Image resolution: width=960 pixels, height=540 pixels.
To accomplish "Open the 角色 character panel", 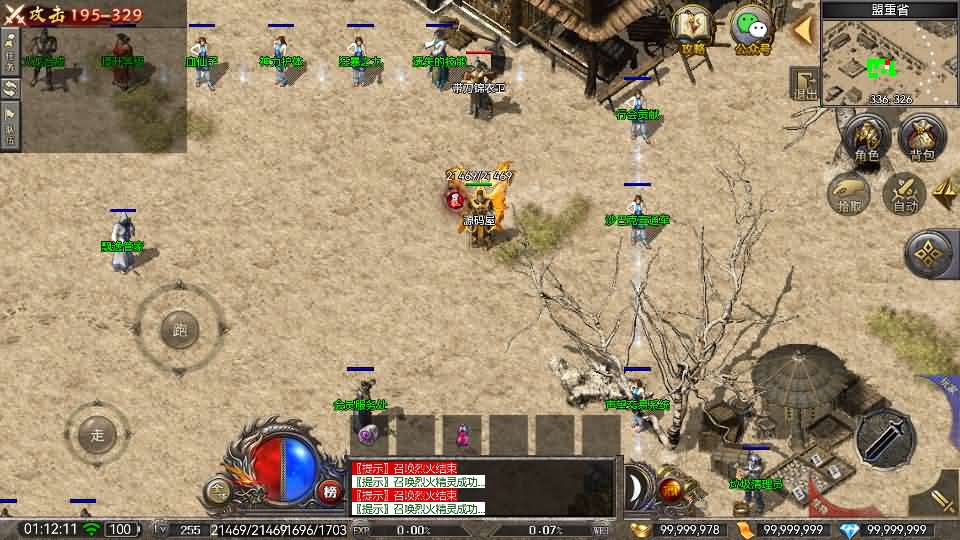I will pyautogui.click(x=867, y=138).
